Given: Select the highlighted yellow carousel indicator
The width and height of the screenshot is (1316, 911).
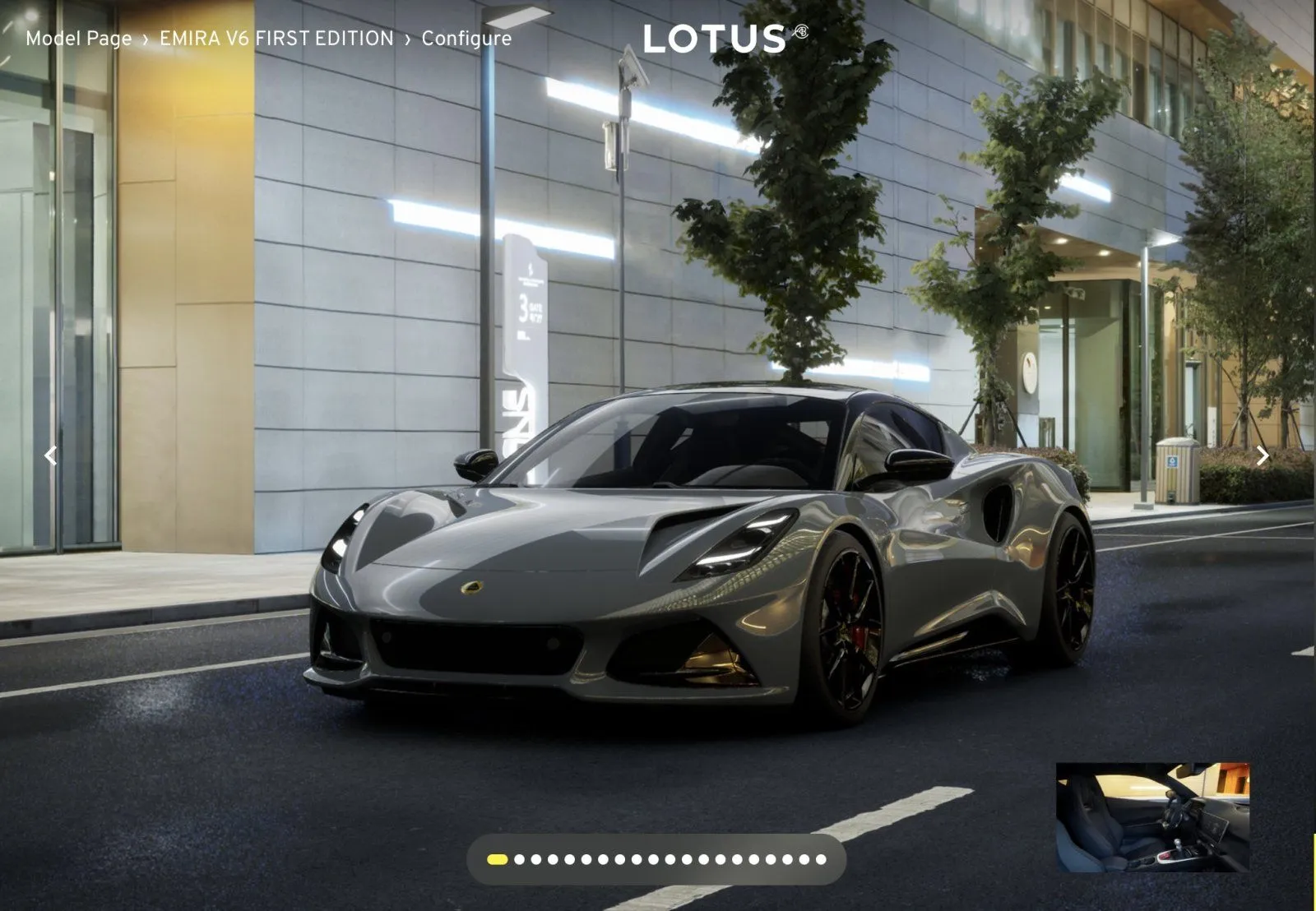Looking at the screenshot, I should [497, 860].
